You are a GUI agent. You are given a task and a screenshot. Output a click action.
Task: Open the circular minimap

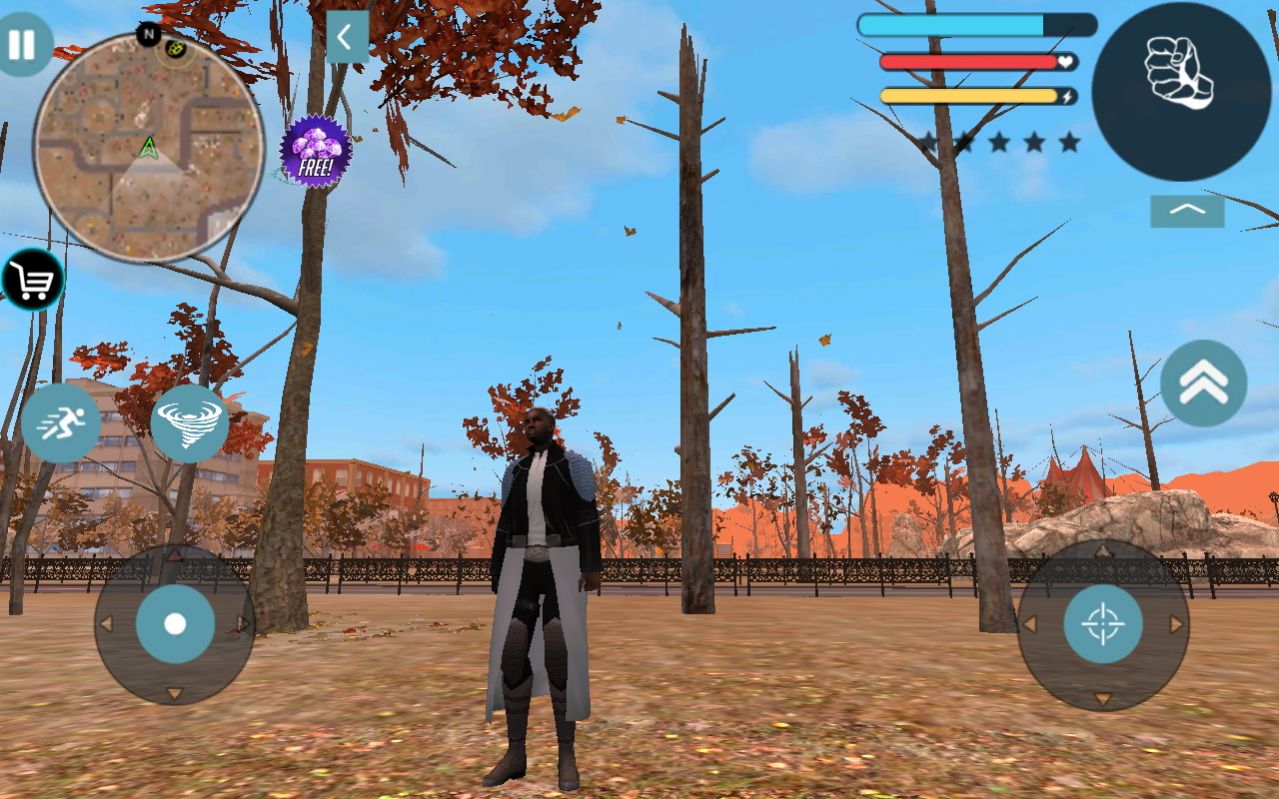tap(148, 147)
